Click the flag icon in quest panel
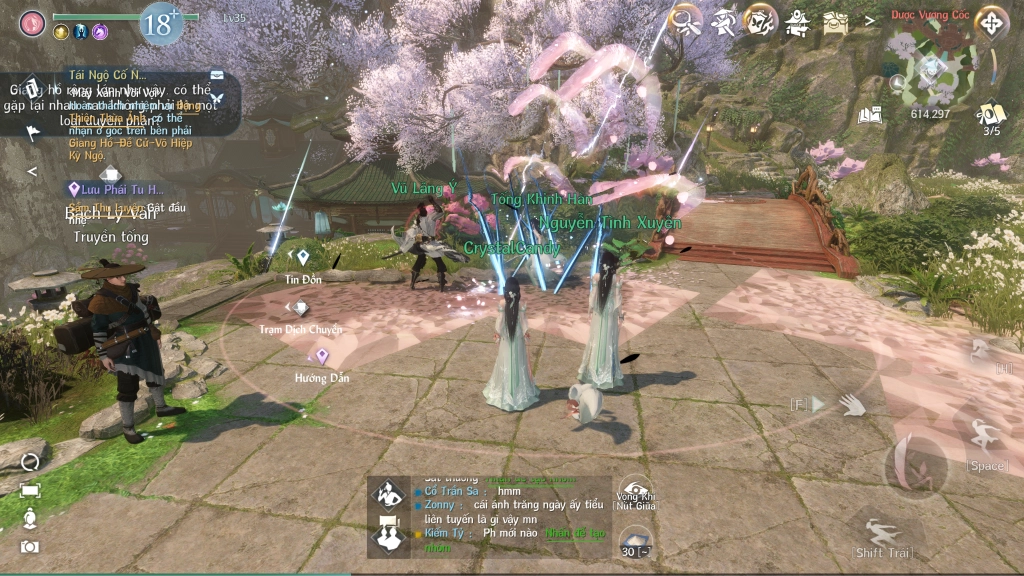This screenshot has height=576, width=1024. coord(32,131)
